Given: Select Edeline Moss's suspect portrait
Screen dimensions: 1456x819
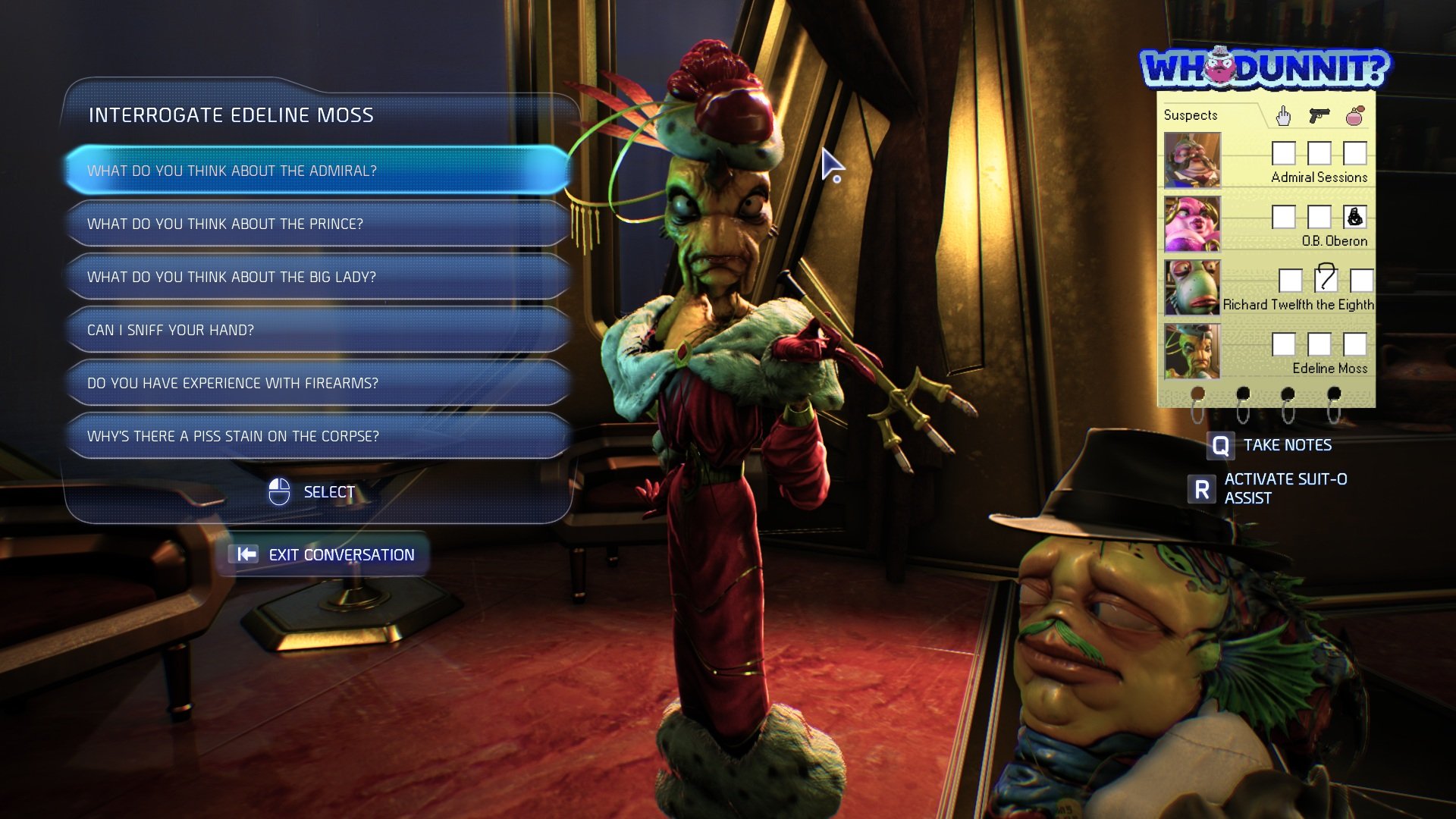Looking at the screenshot, I should point(1192,351).
